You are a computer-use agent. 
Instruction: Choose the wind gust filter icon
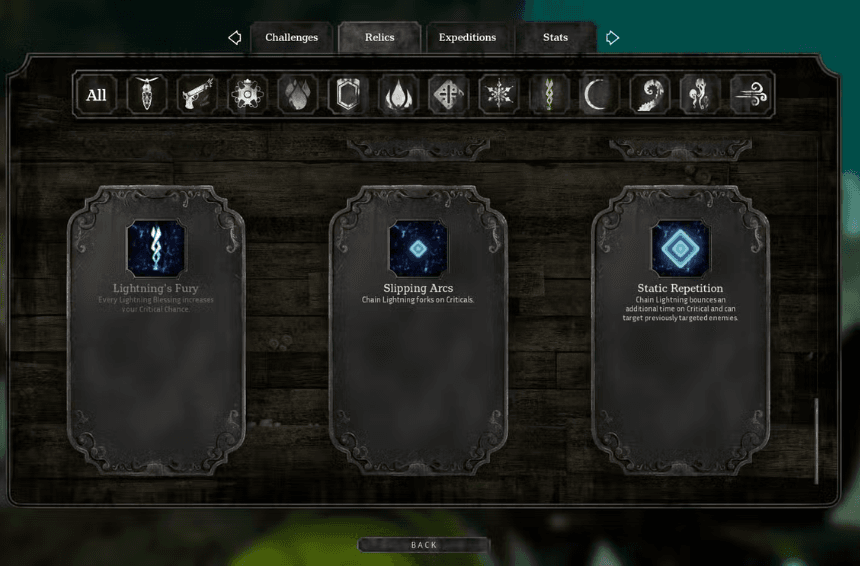[750, 95]
